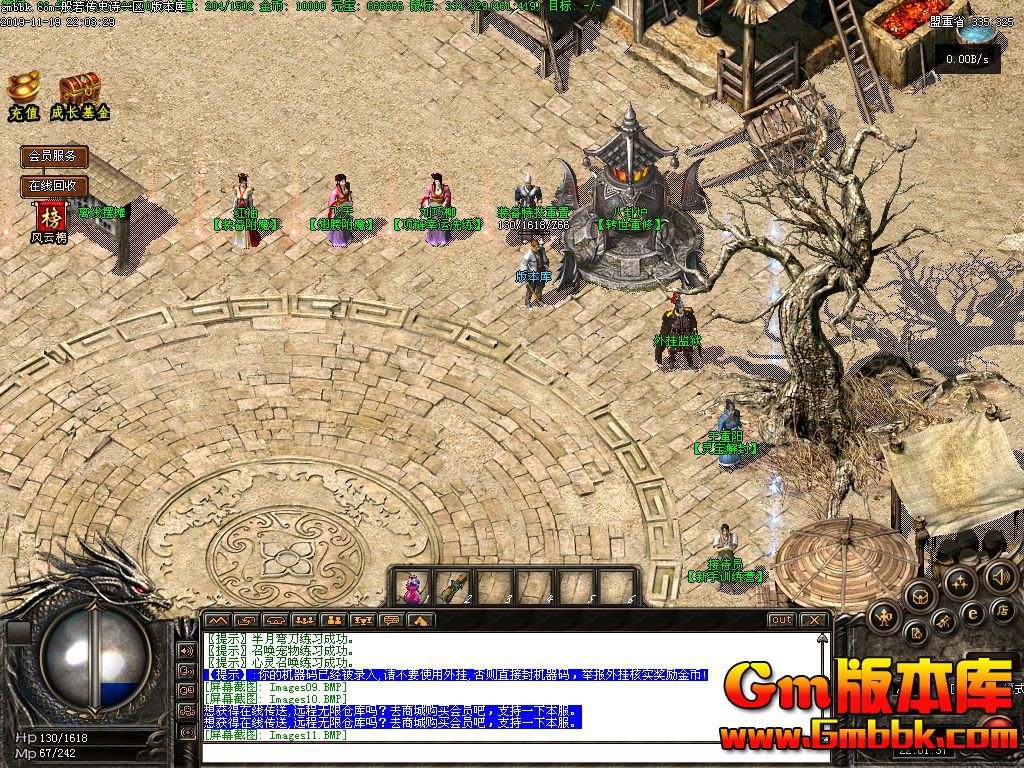
Task: Click the 'out' button on the chat bar
Action: [781, 620]
